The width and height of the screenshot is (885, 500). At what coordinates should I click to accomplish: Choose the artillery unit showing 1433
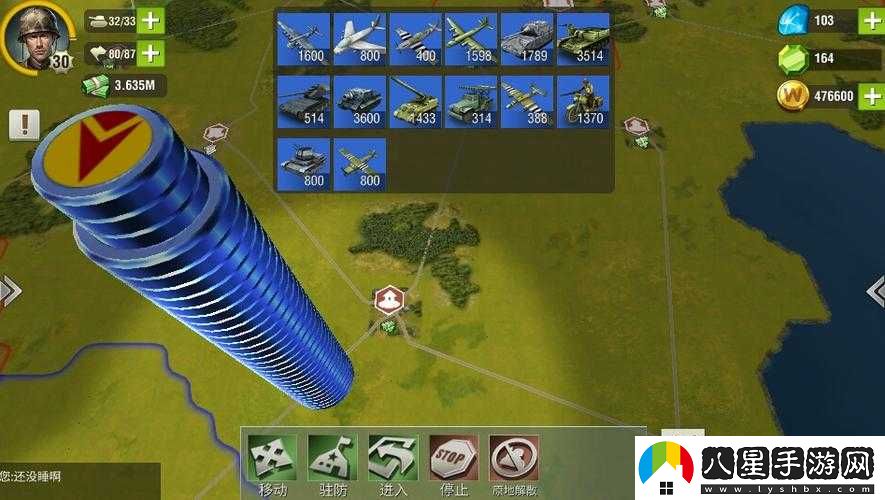(416, 101)
